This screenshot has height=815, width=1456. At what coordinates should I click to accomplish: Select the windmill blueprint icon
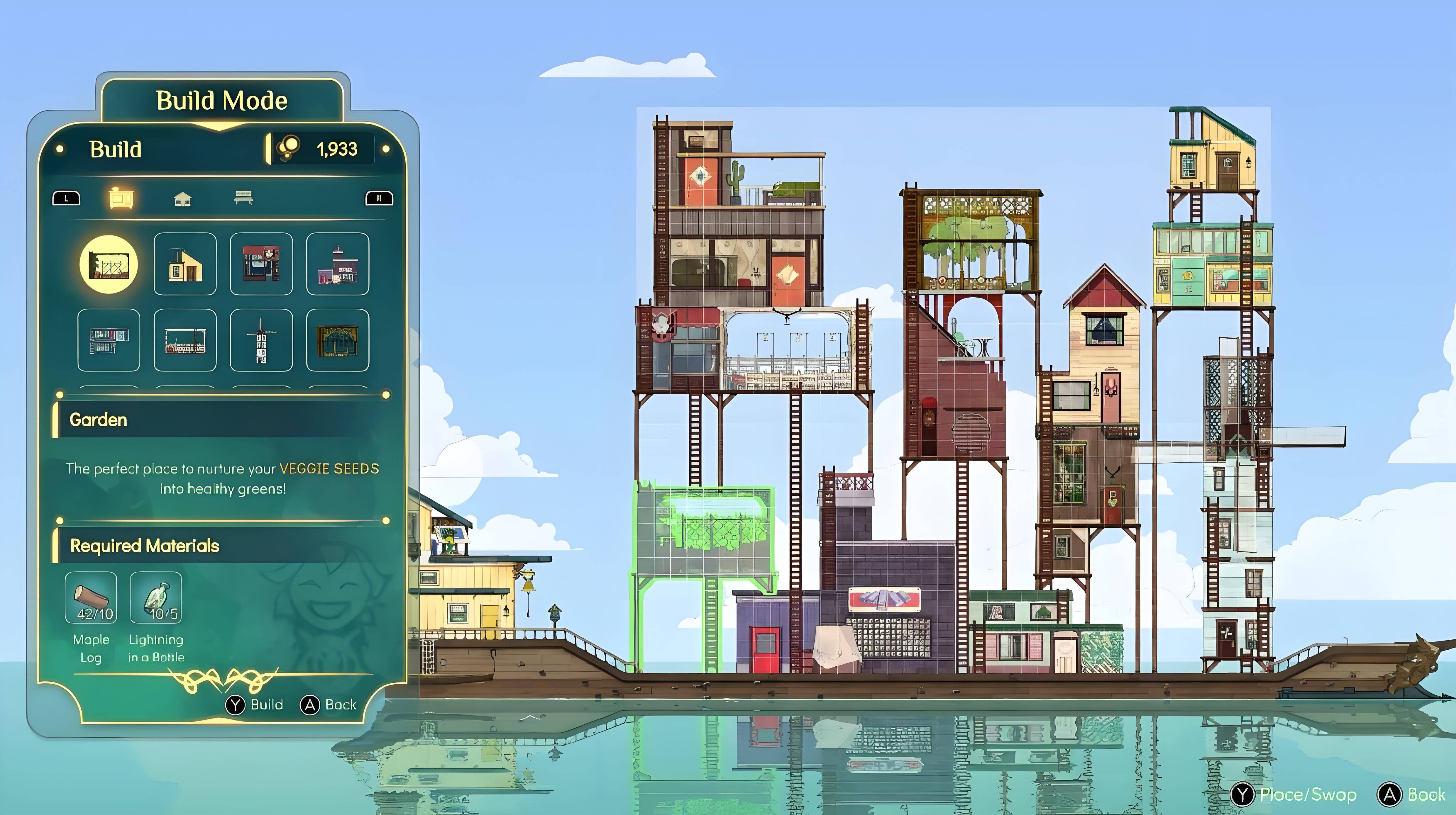[x=261, y=341]
